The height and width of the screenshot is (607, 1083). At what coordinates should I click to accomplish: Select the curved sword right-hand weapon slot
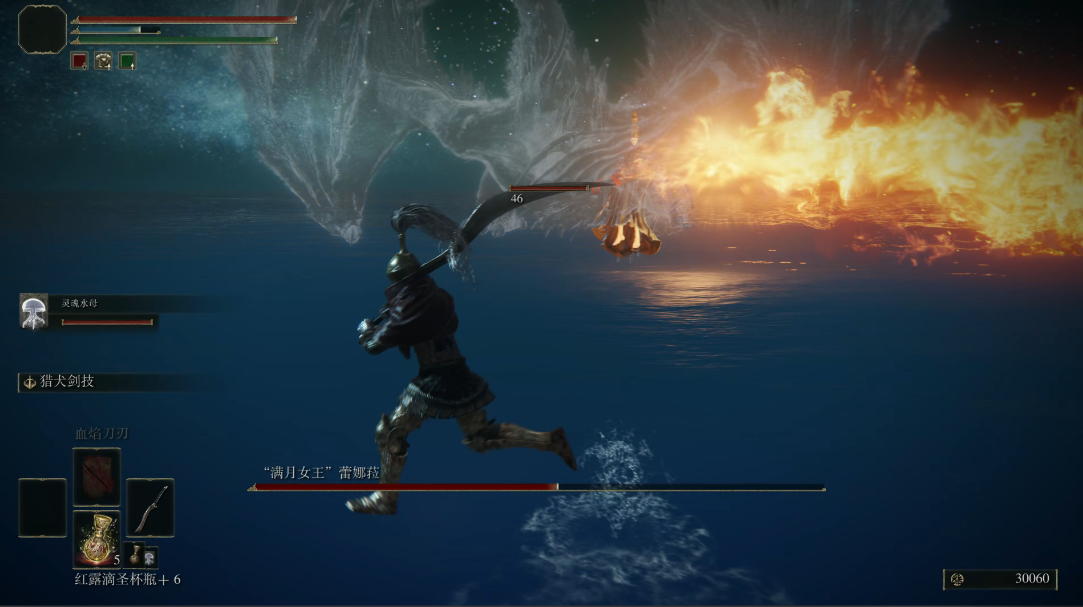click(150, 507)
